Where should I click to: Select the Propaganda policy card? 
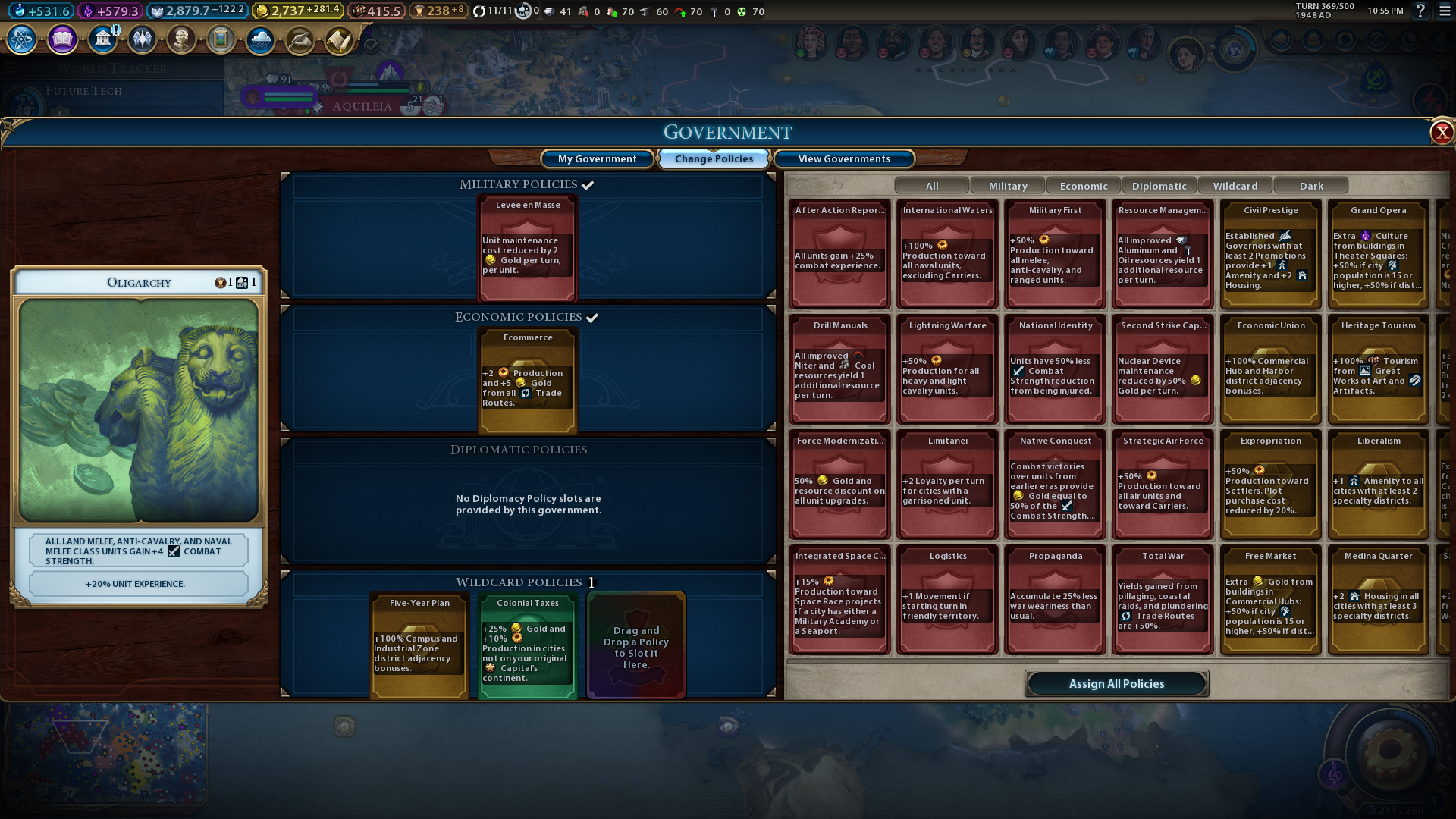point(1055,599)
